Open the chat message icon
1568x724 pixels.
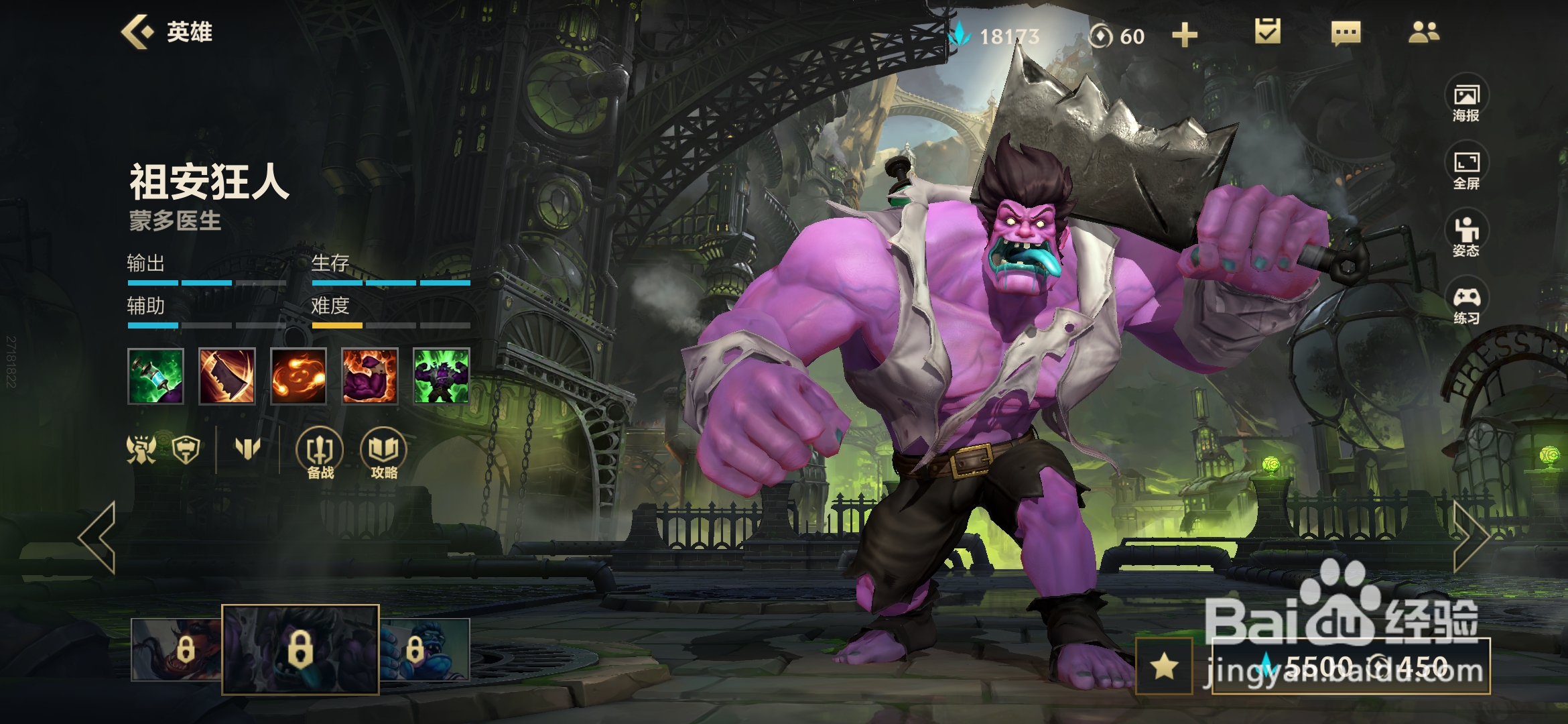click(x=1346, y=32)
